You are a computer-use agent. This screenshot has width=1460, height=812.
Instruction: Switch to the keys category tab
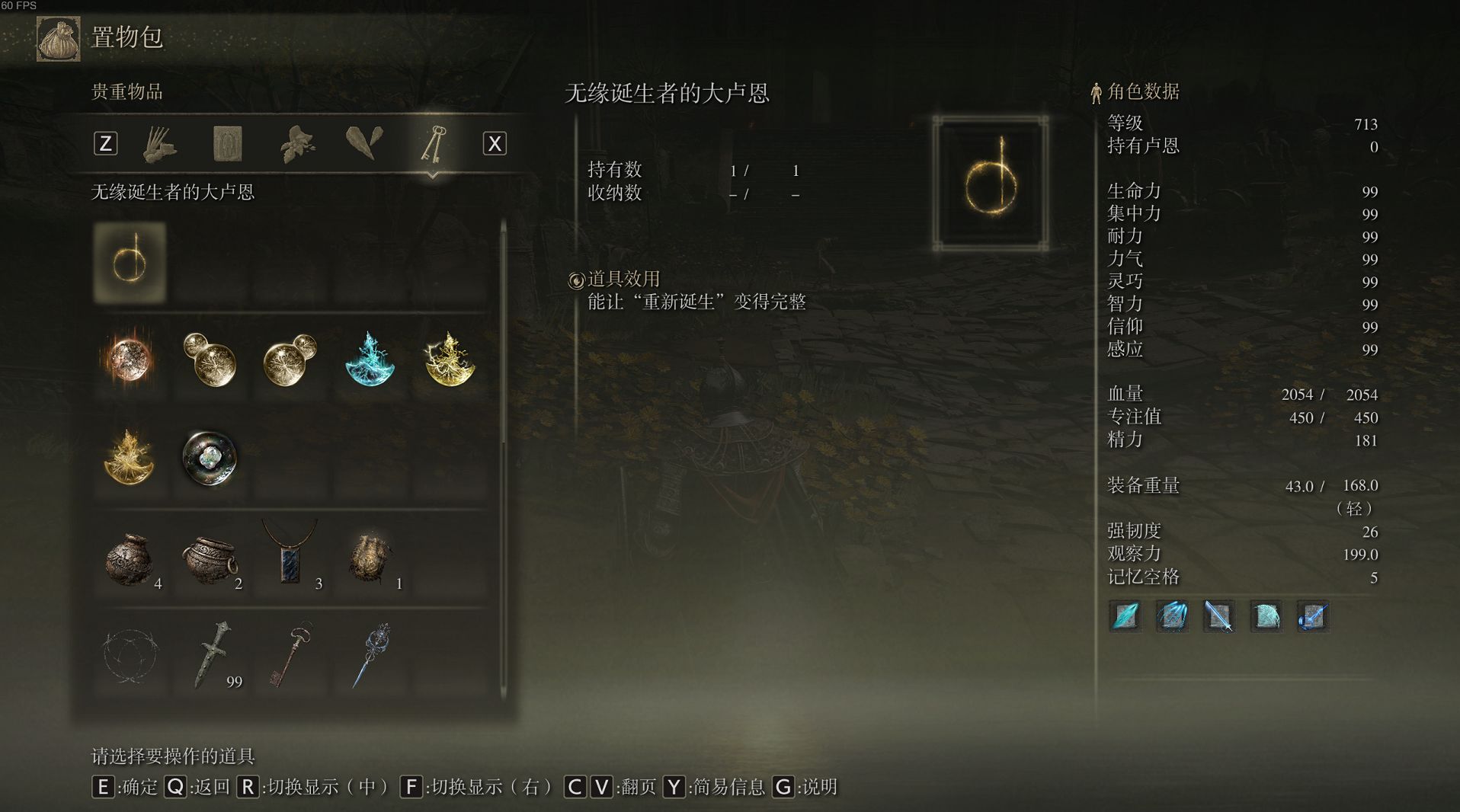pos(433,143)
